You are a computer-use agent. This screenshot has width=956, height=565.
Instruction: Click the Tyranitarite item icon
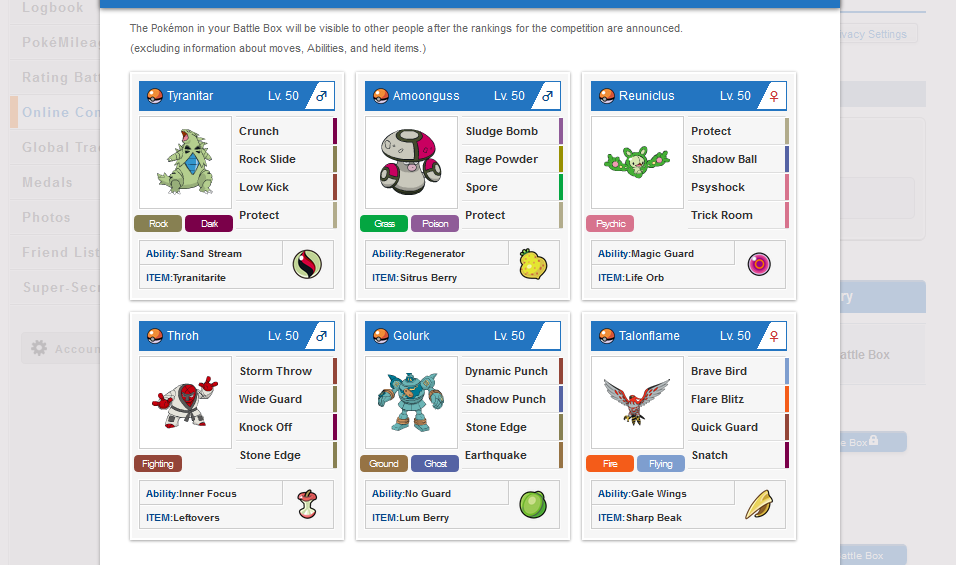click(x=307, y=264)
